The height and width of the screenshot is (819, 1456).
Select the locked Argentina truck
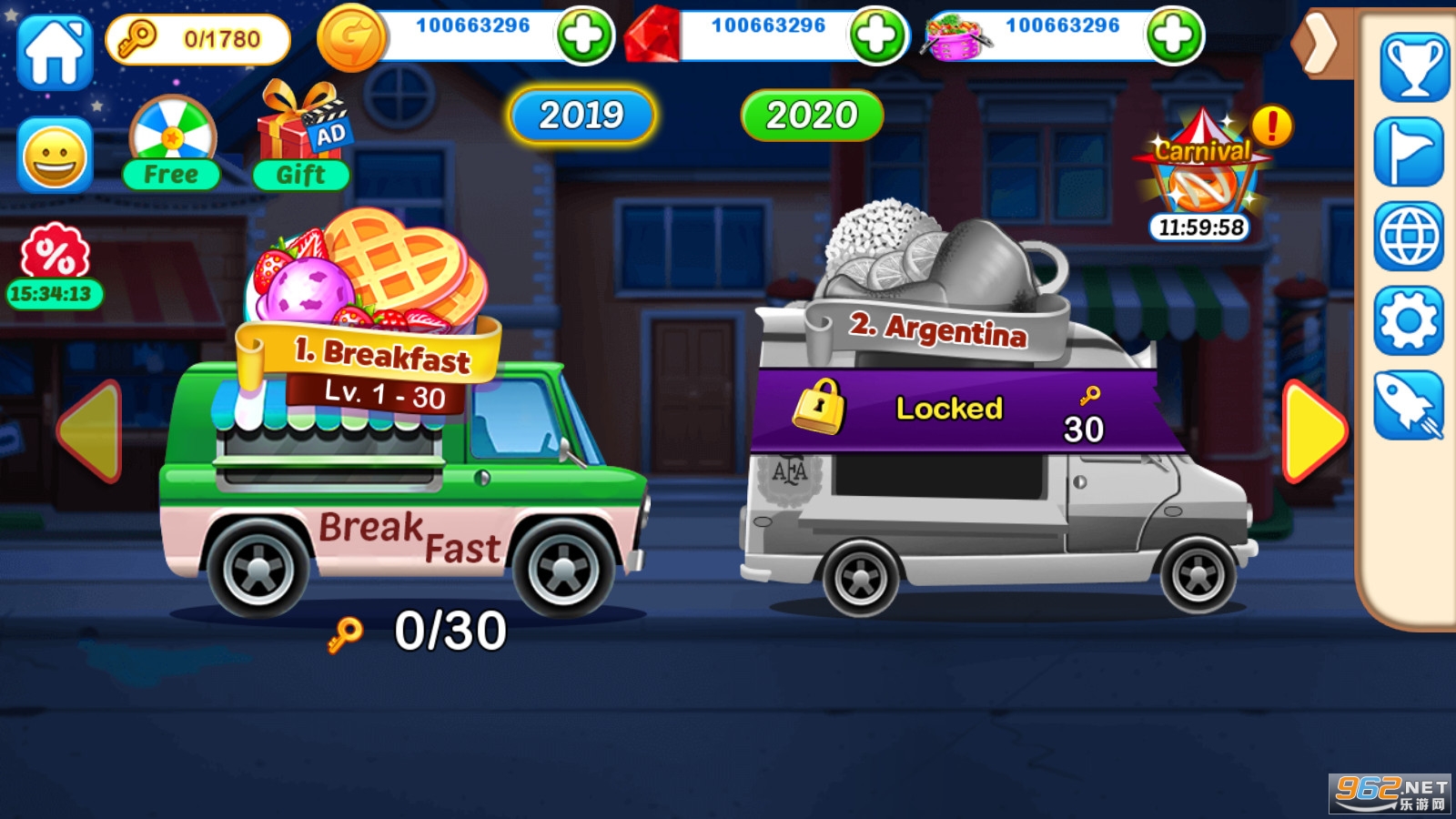coord(983,473)
